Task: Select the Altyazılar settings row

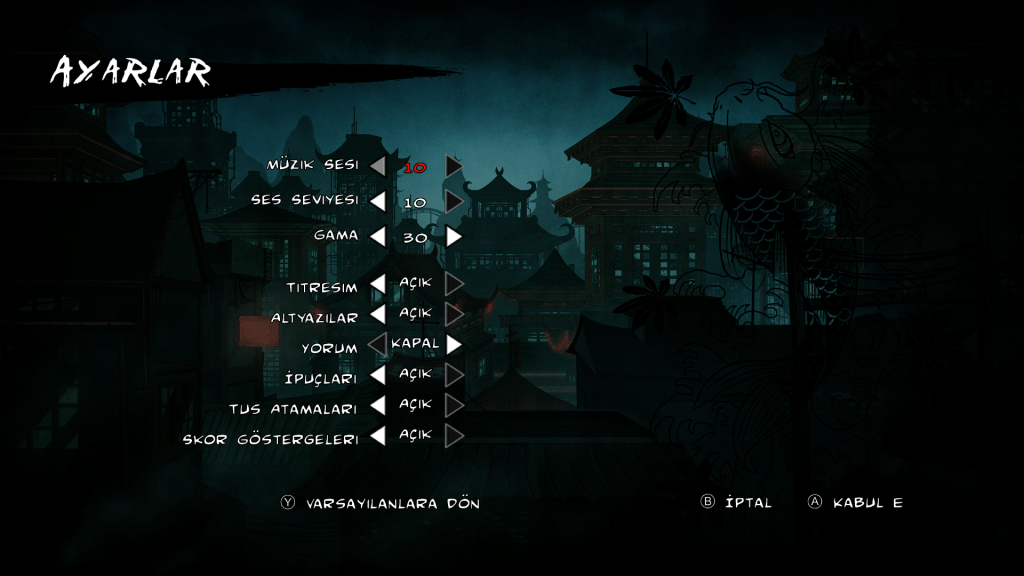Action: (314, 317)
